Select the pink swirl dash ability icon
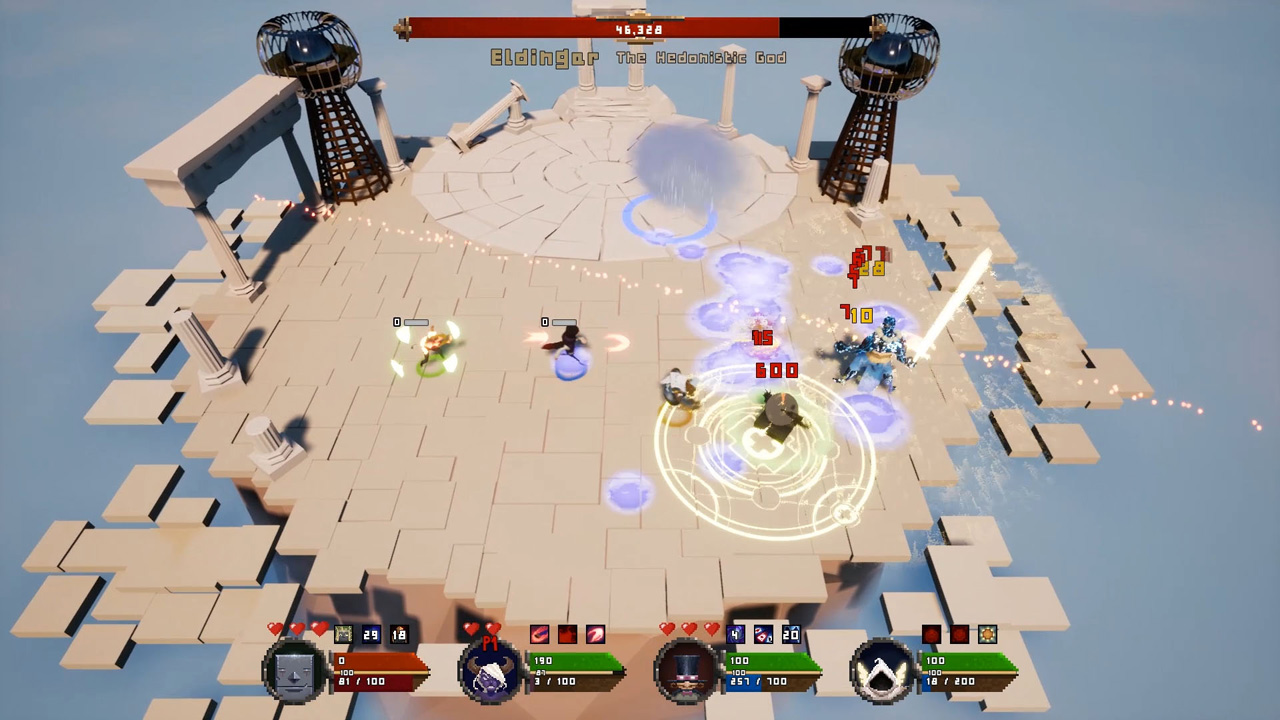This screenshot has width=1280, height=720. click(x=593, y=633)
